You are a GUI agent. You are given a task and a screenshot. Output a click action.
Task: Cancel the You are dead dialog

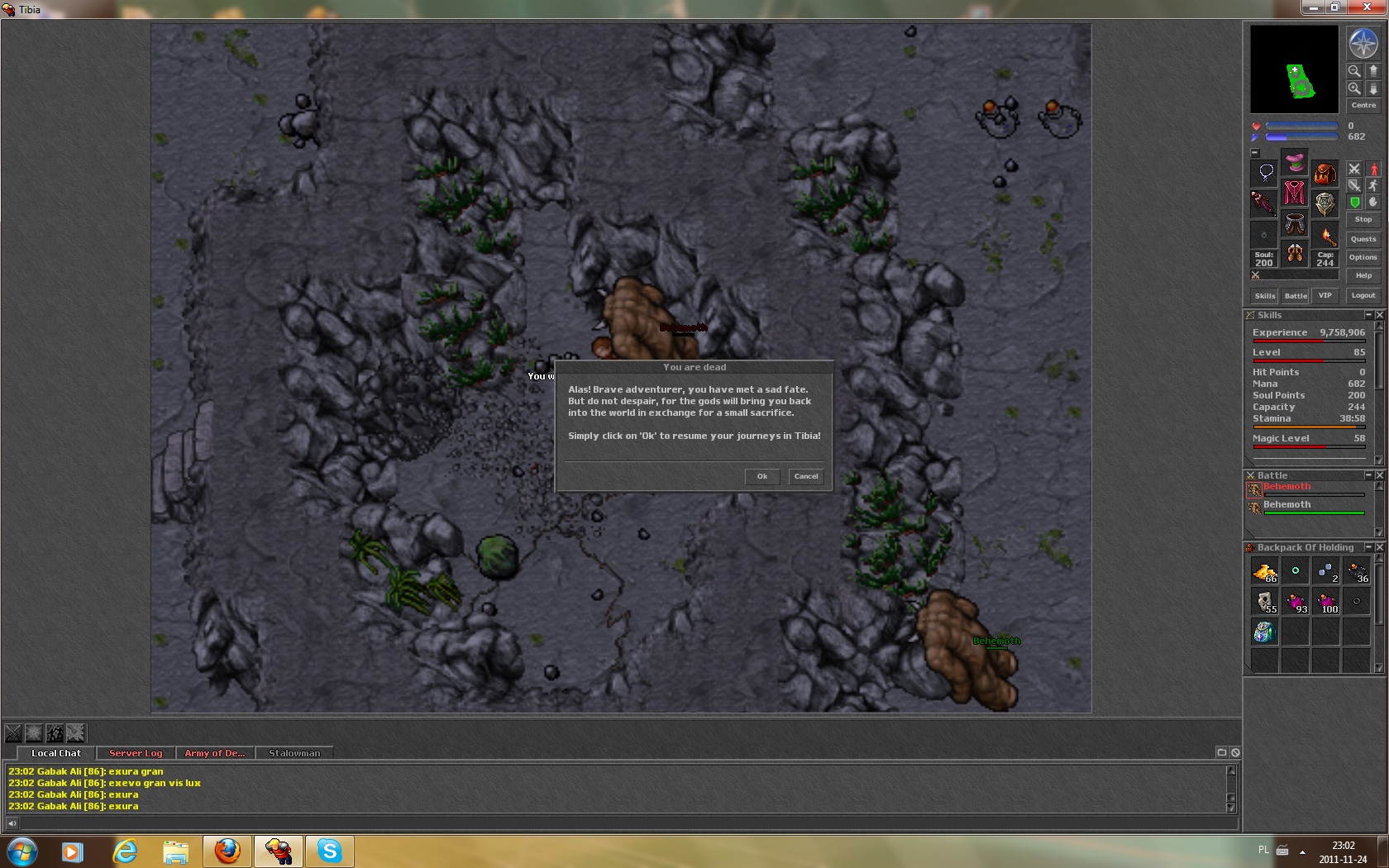(805, 476)
